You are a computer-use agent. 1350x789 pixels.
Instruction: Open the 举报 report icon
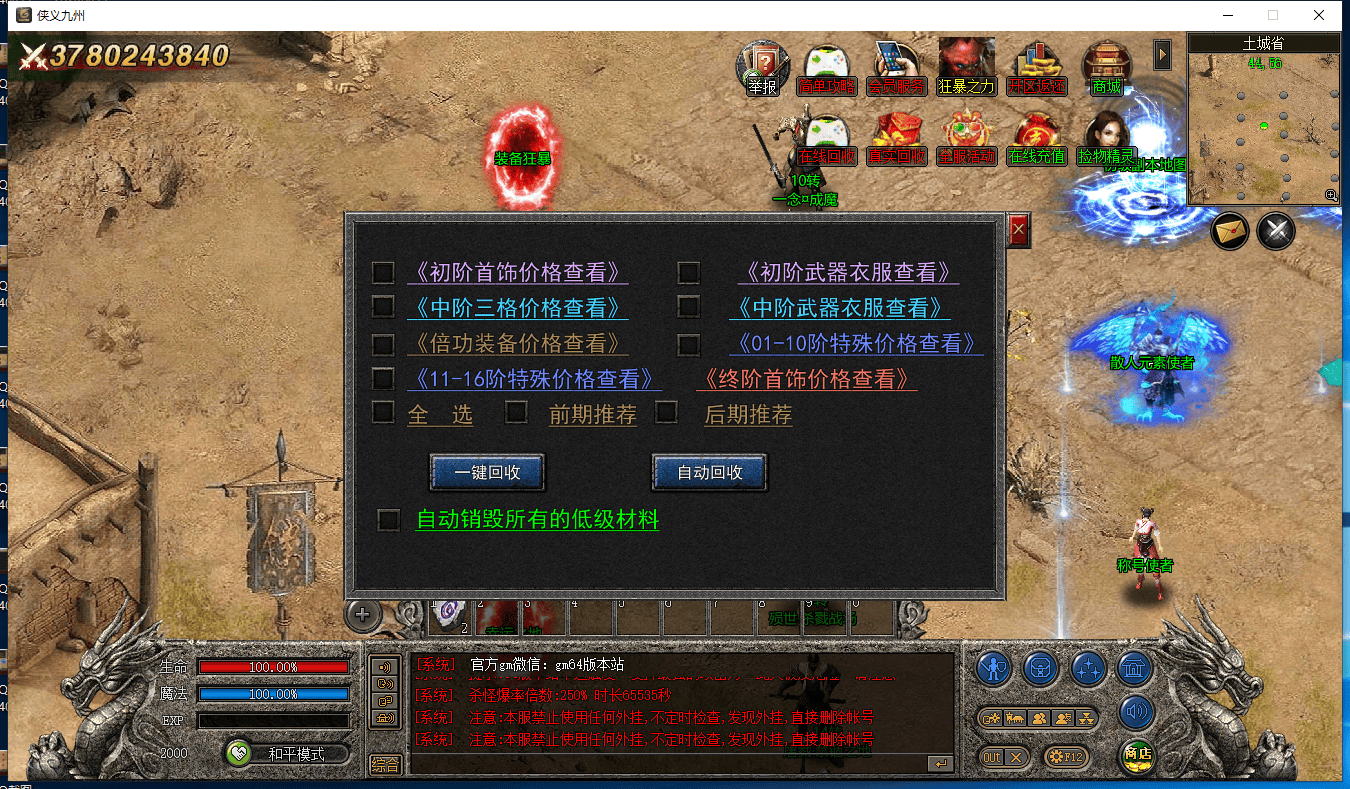763,67
